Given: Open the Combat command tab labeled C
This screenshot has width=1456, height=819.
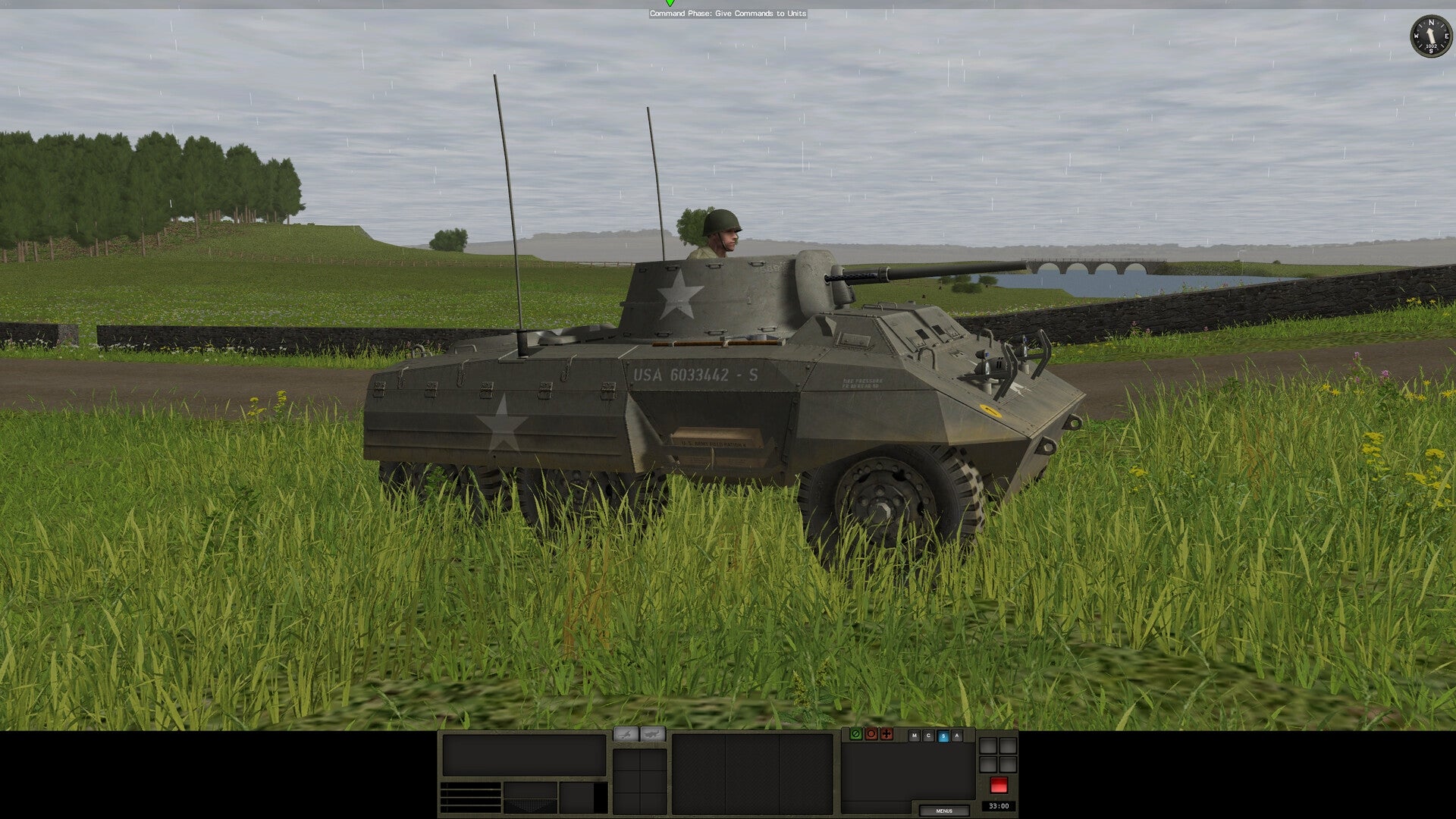Looking at the screenshot, I should 928,735.
